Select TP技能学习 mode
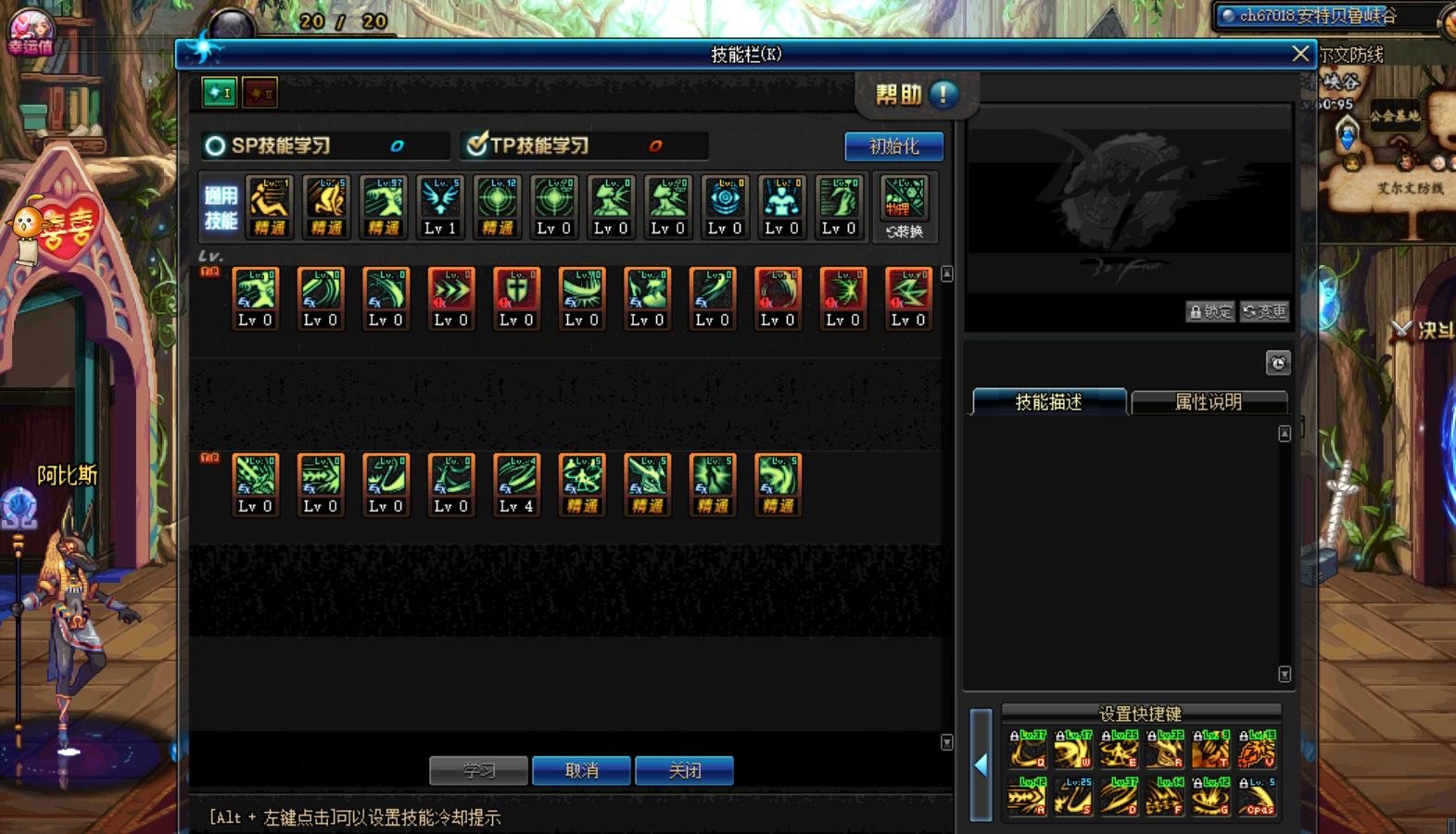Screen dimensions: 1456x834 477,145
